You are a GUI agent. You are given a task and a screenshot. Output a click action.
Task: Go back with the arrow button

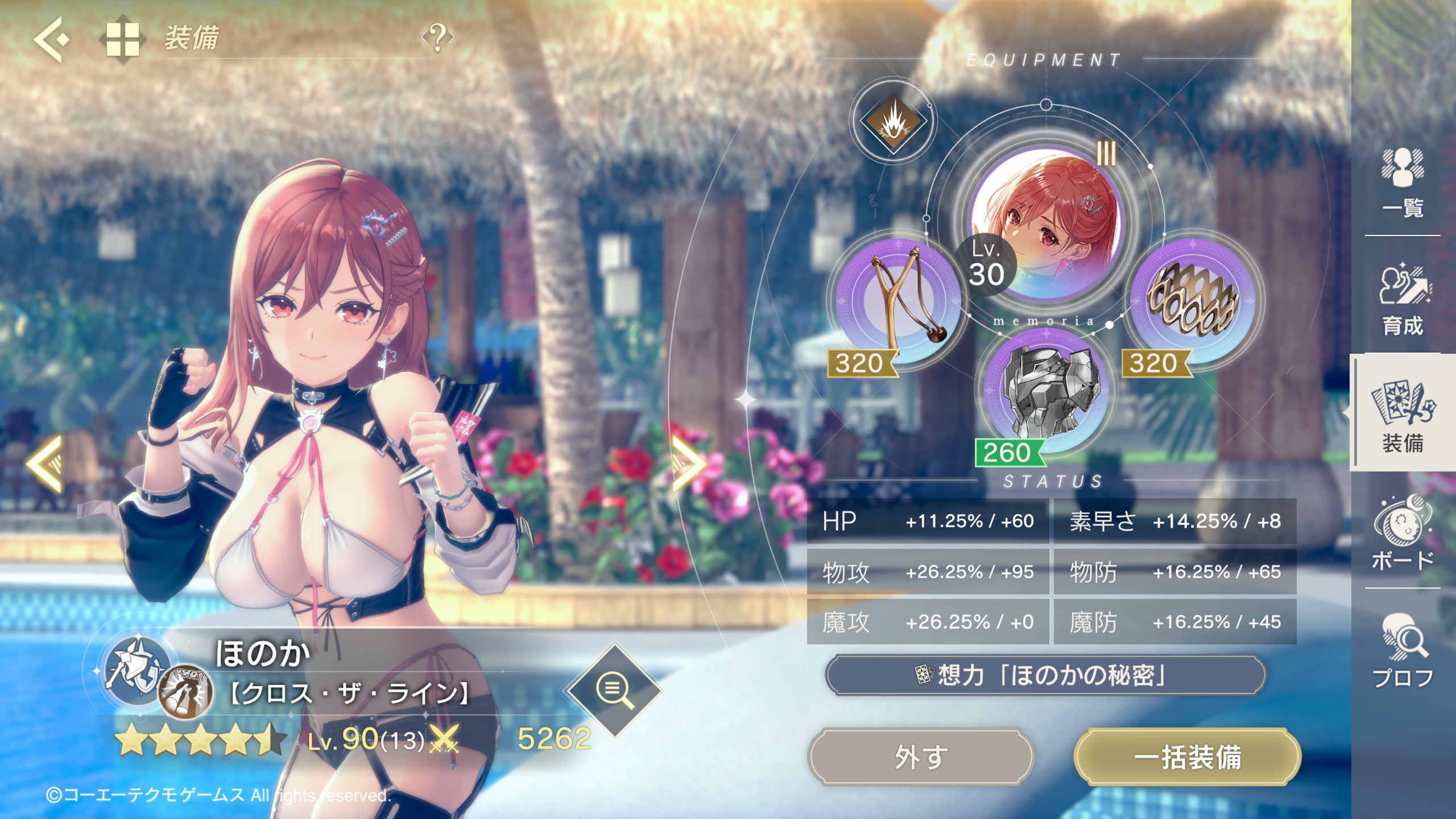point(51,39)
